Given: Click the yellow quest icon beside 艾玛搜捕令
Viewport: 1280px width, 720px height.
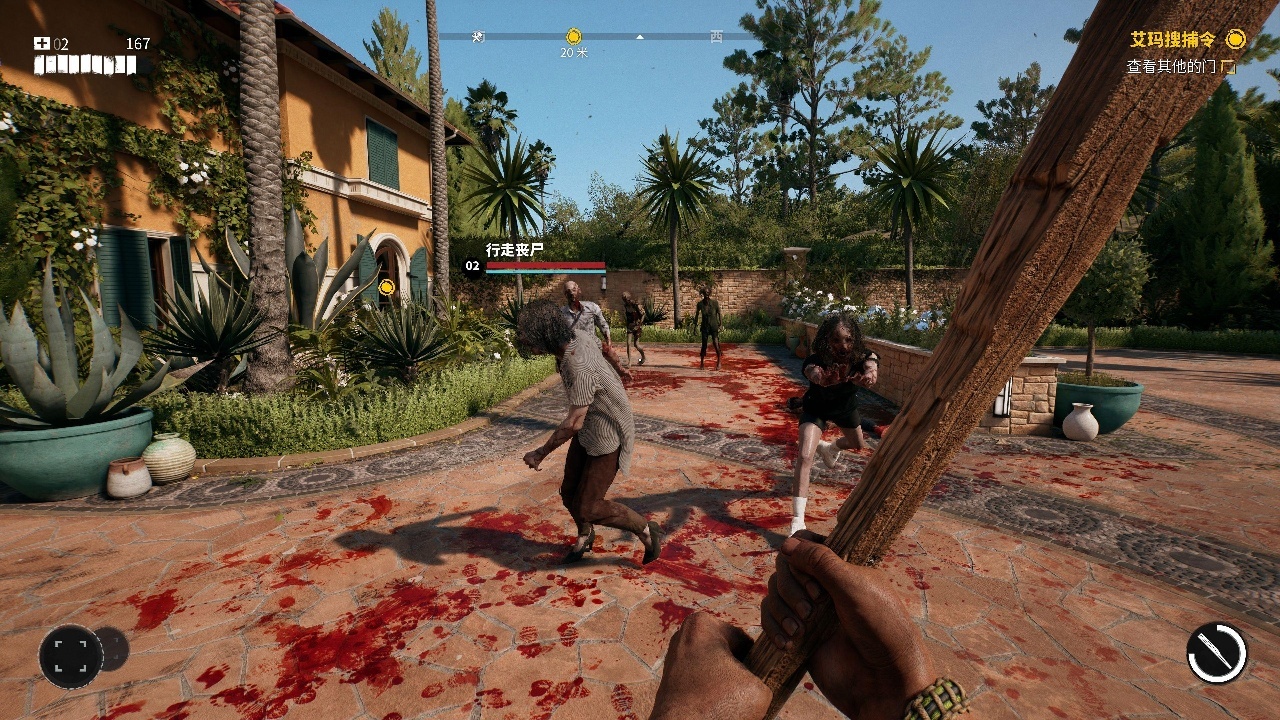Looking at the screenshot, I should (1236, 39).
